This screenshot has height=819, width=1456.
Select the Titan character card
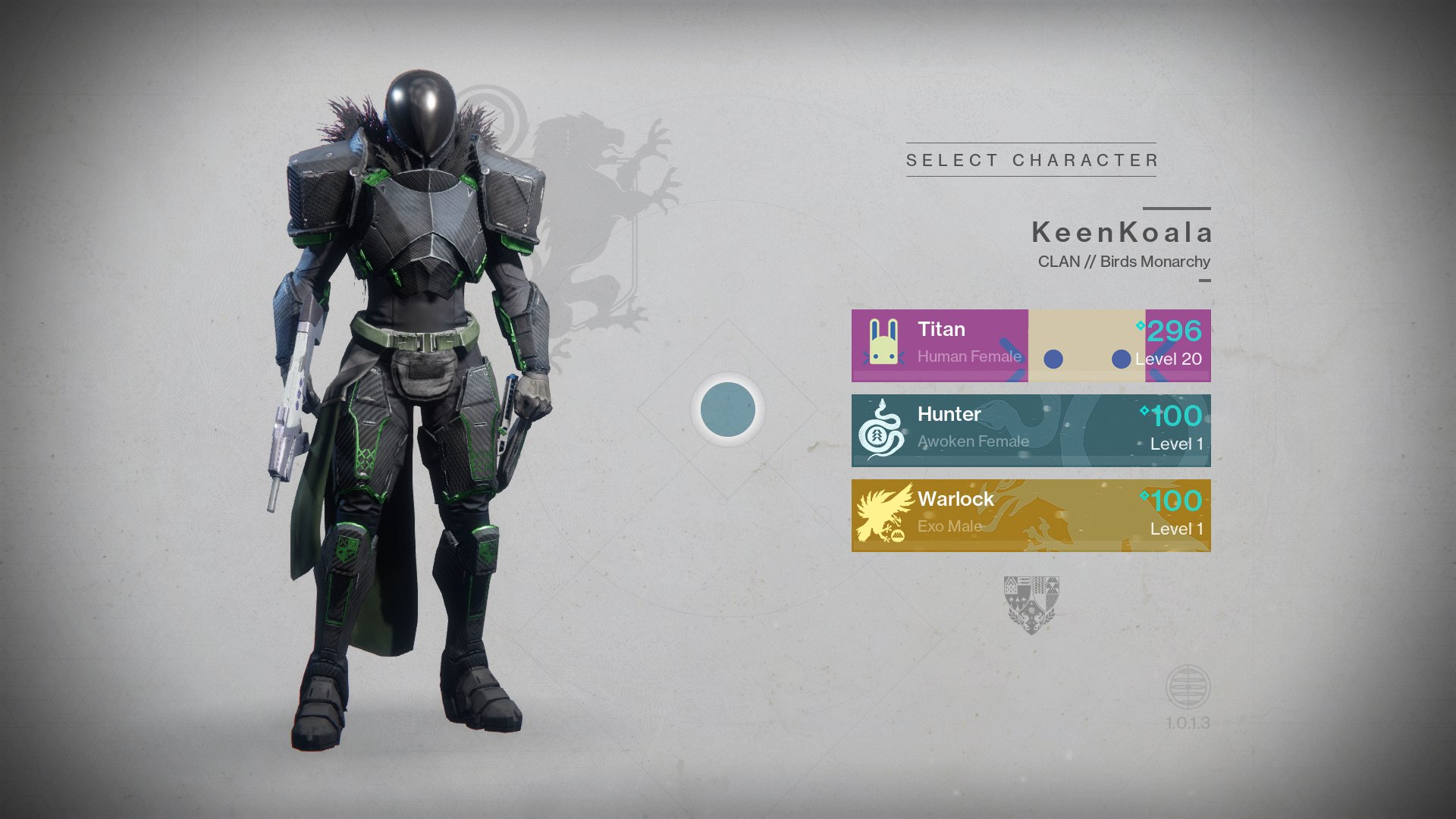[x=1031, y=345]
